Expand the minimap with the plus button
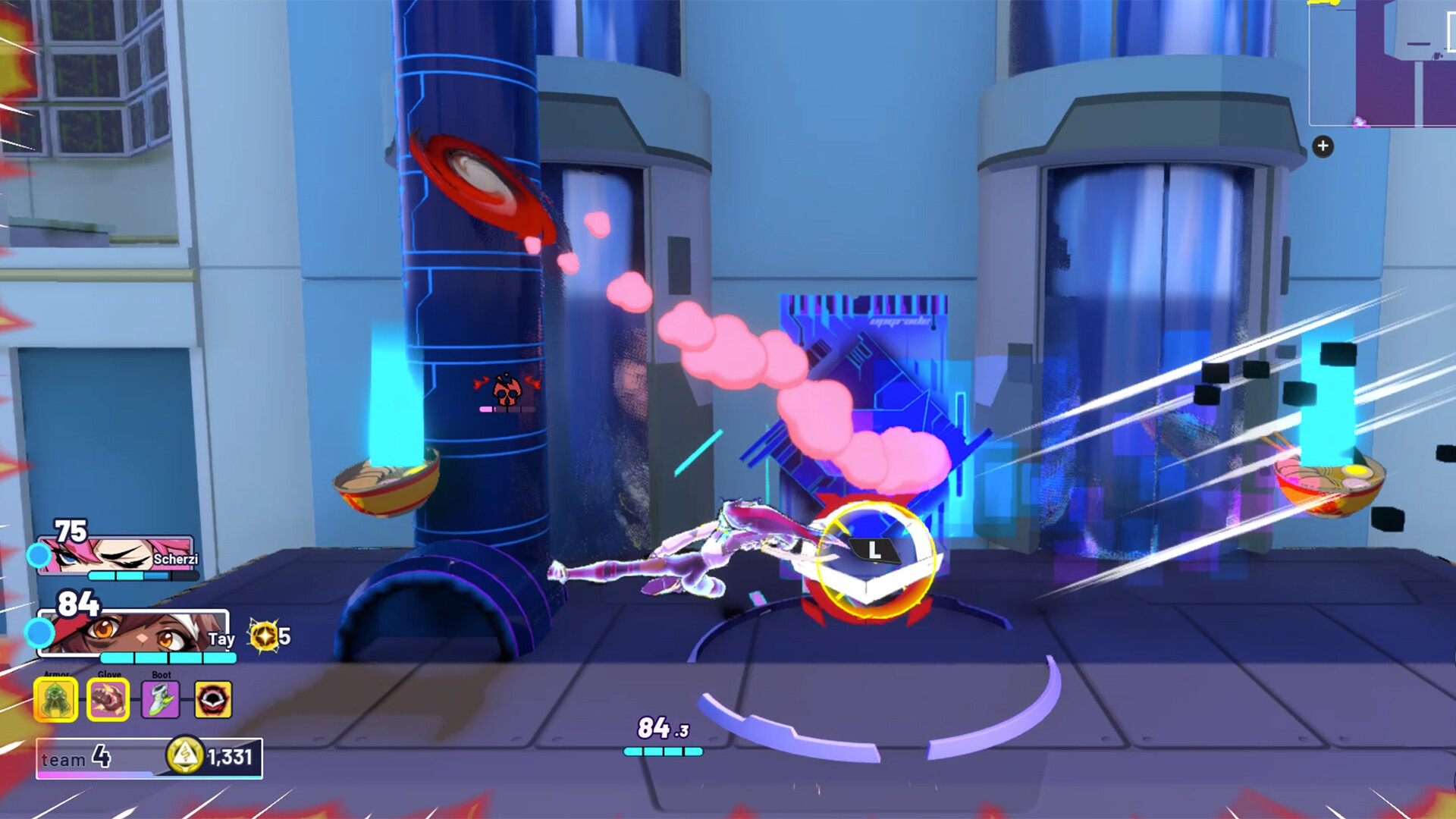Viewport: 1456px width, 819px height. click(x=1323, y=145)
